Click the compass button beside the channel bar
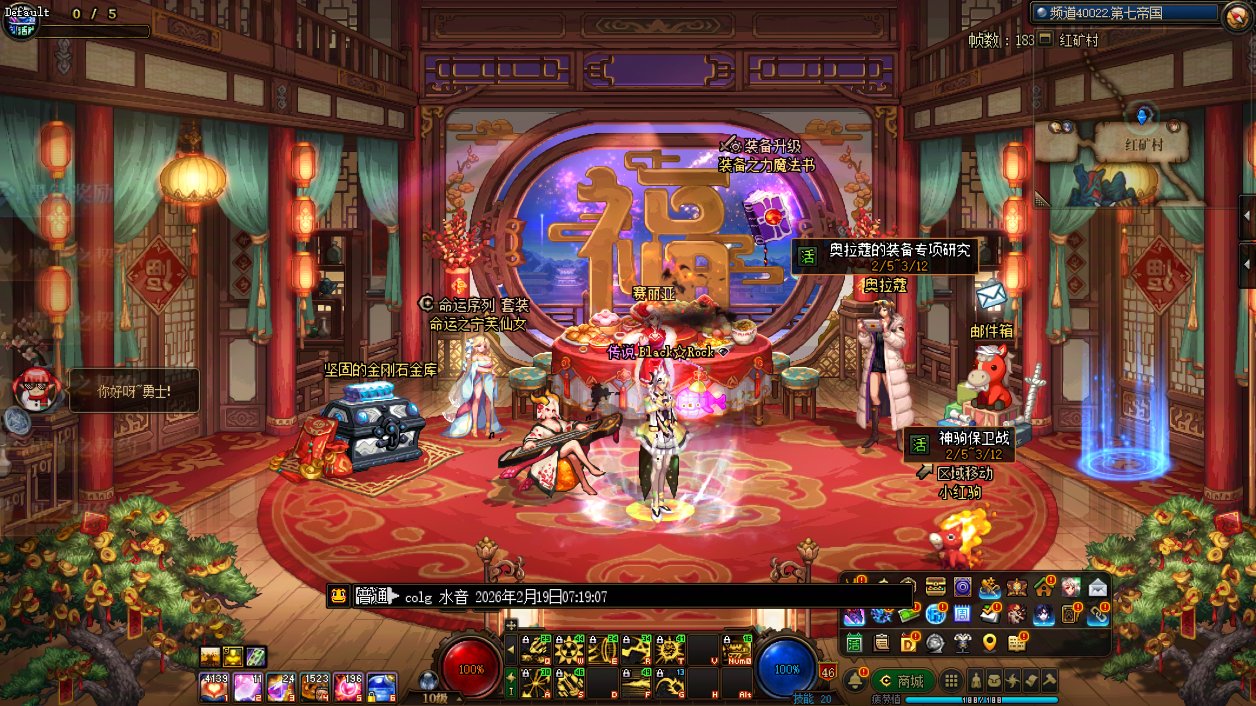The width and height of the screenshot is (1256, 706). [1237, 14]
